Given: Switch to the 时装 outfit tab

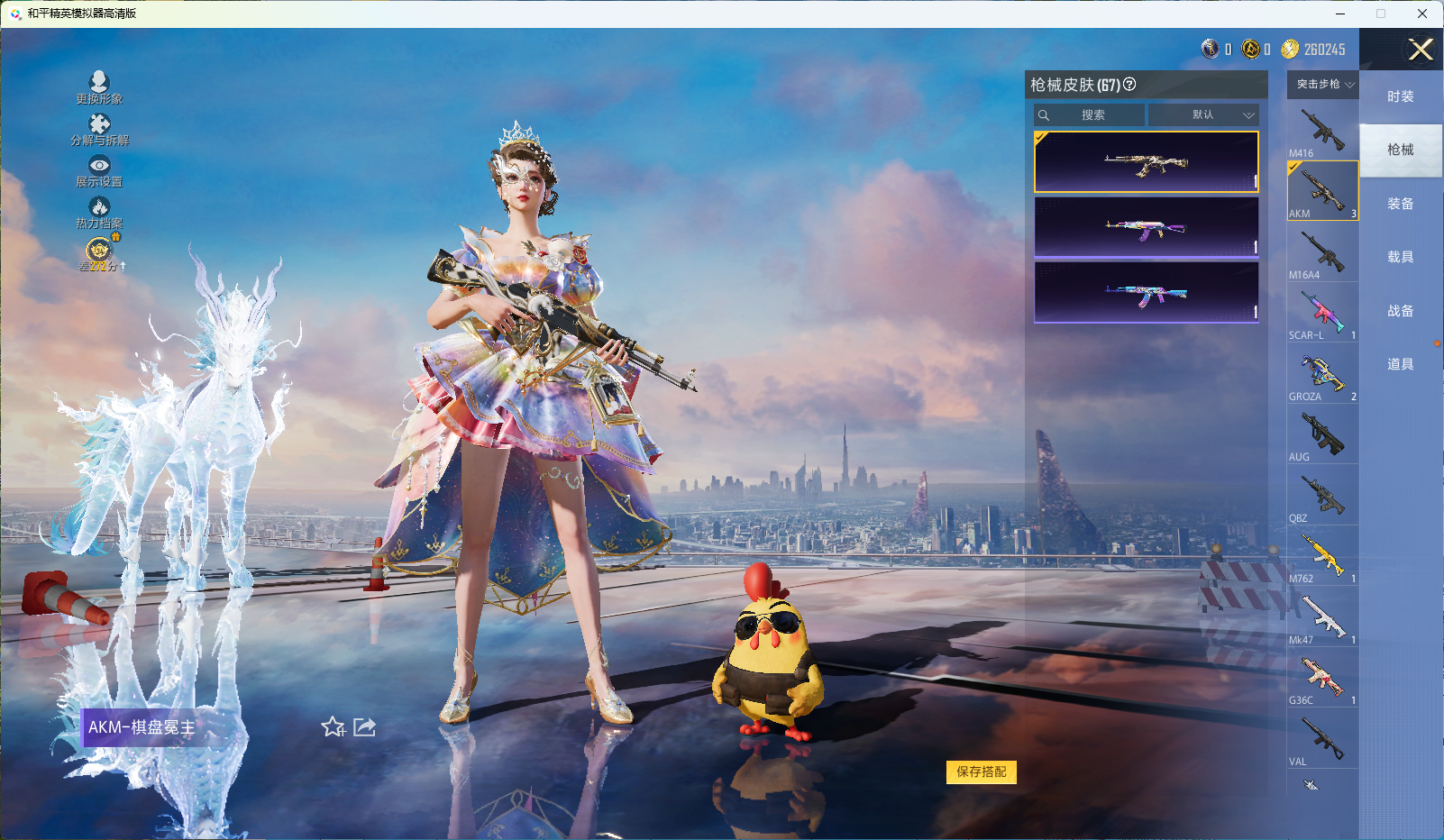Looking at the screenshot, I should click(x=1400, y=96).
